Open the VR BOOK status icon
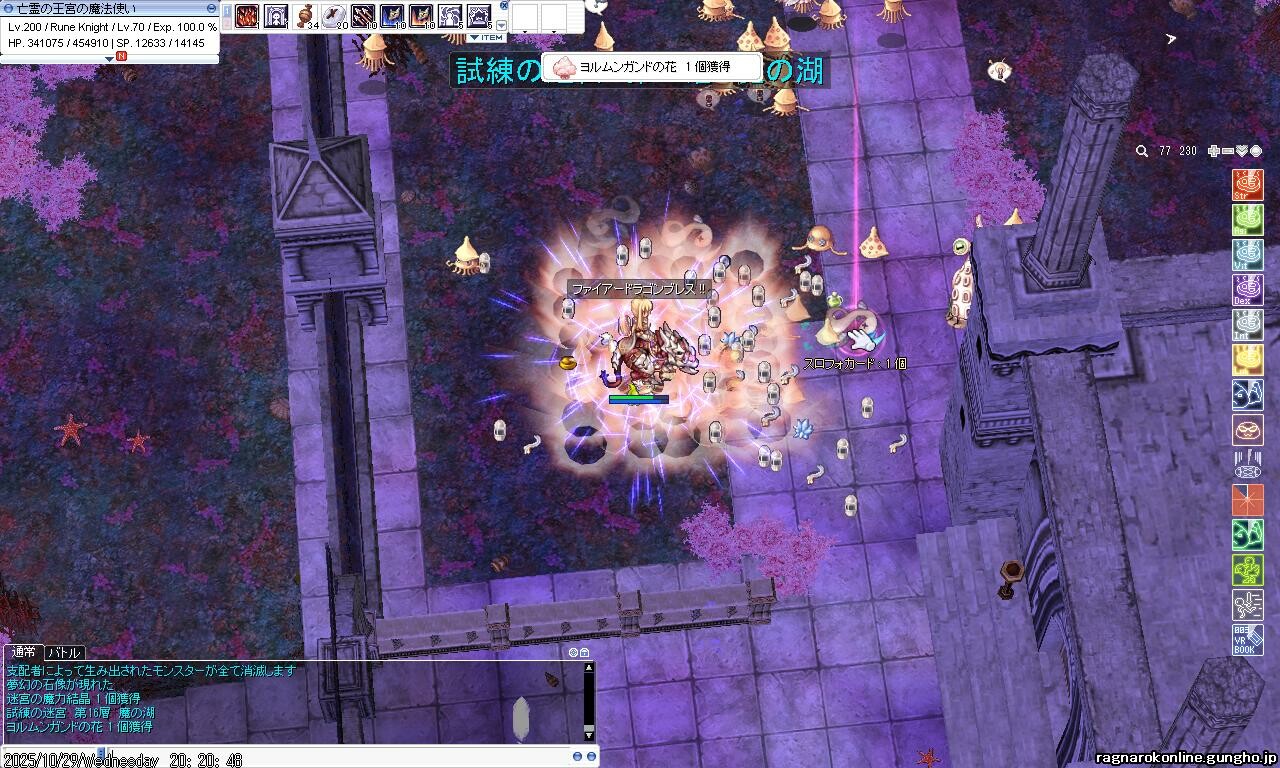Viewport: 1280px width, 768px height. pos(1247,640)
